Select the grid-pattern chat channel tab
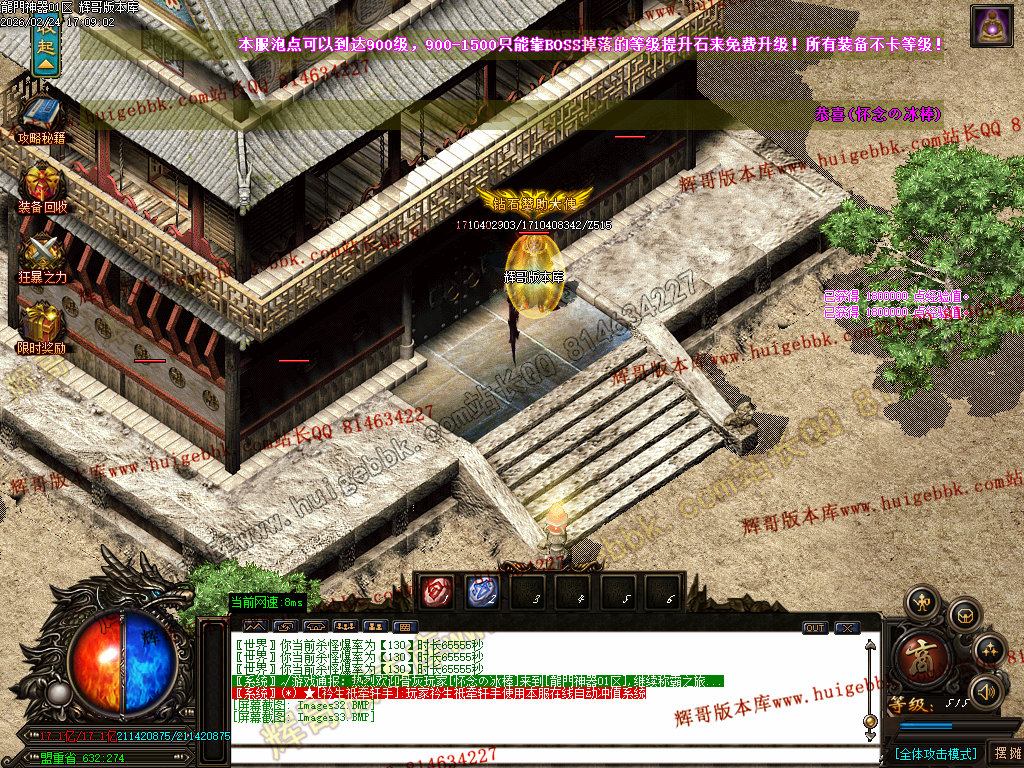The width and height of the screenshot is (1024, 768). pyautogui.click(x=404, y=627)
